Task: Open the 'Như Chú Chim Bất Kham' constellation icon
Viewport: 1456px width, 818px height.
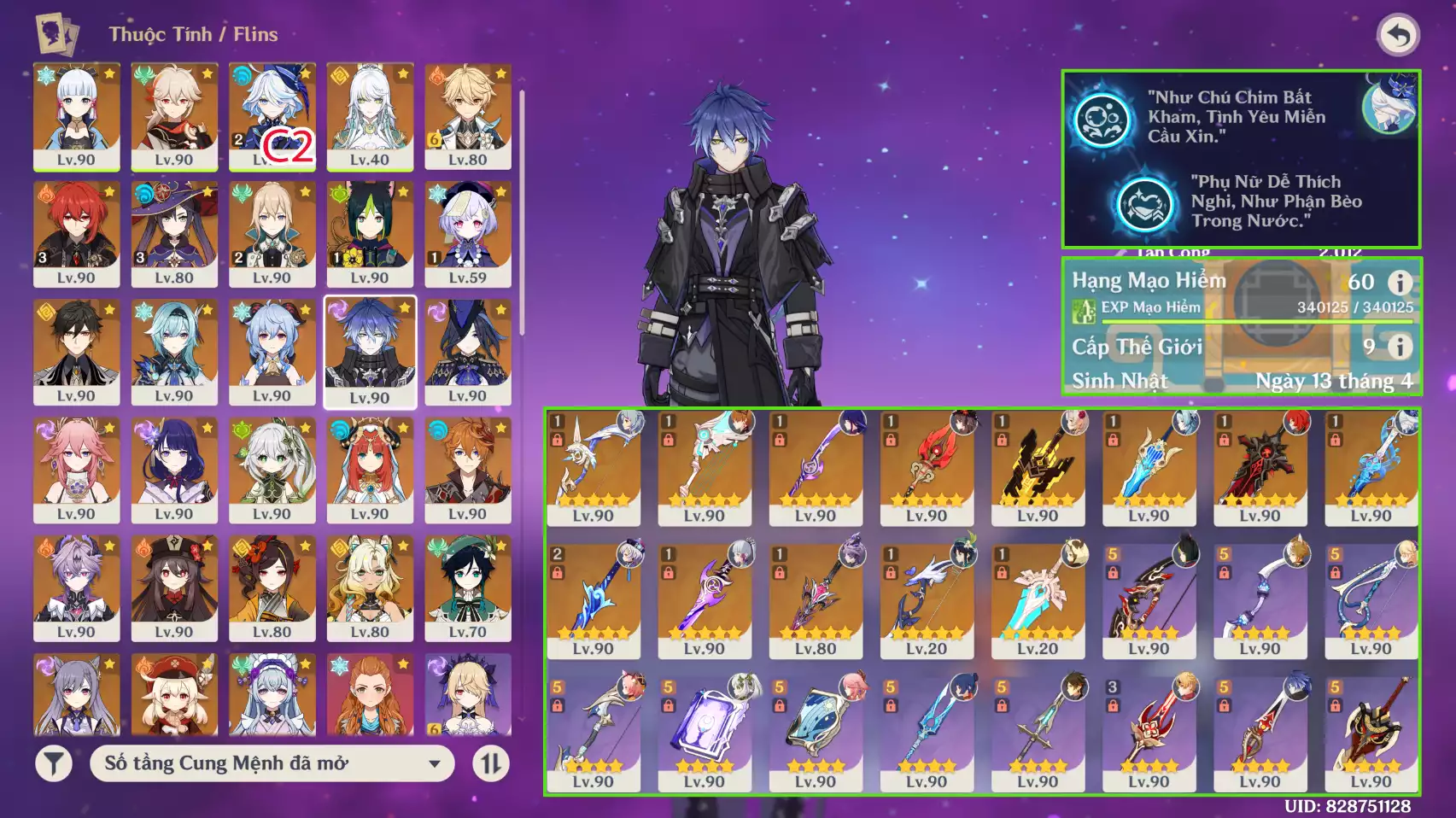Action: coord(1102,119)
